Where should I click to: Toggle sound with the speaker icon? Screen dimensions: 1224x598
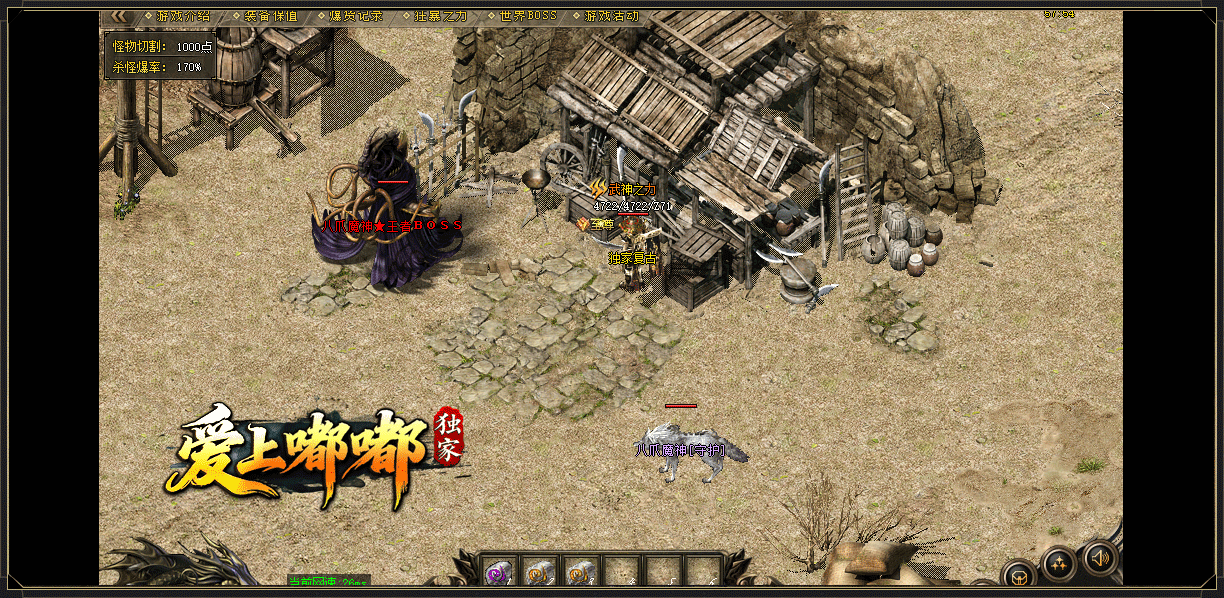point(1099,557)
